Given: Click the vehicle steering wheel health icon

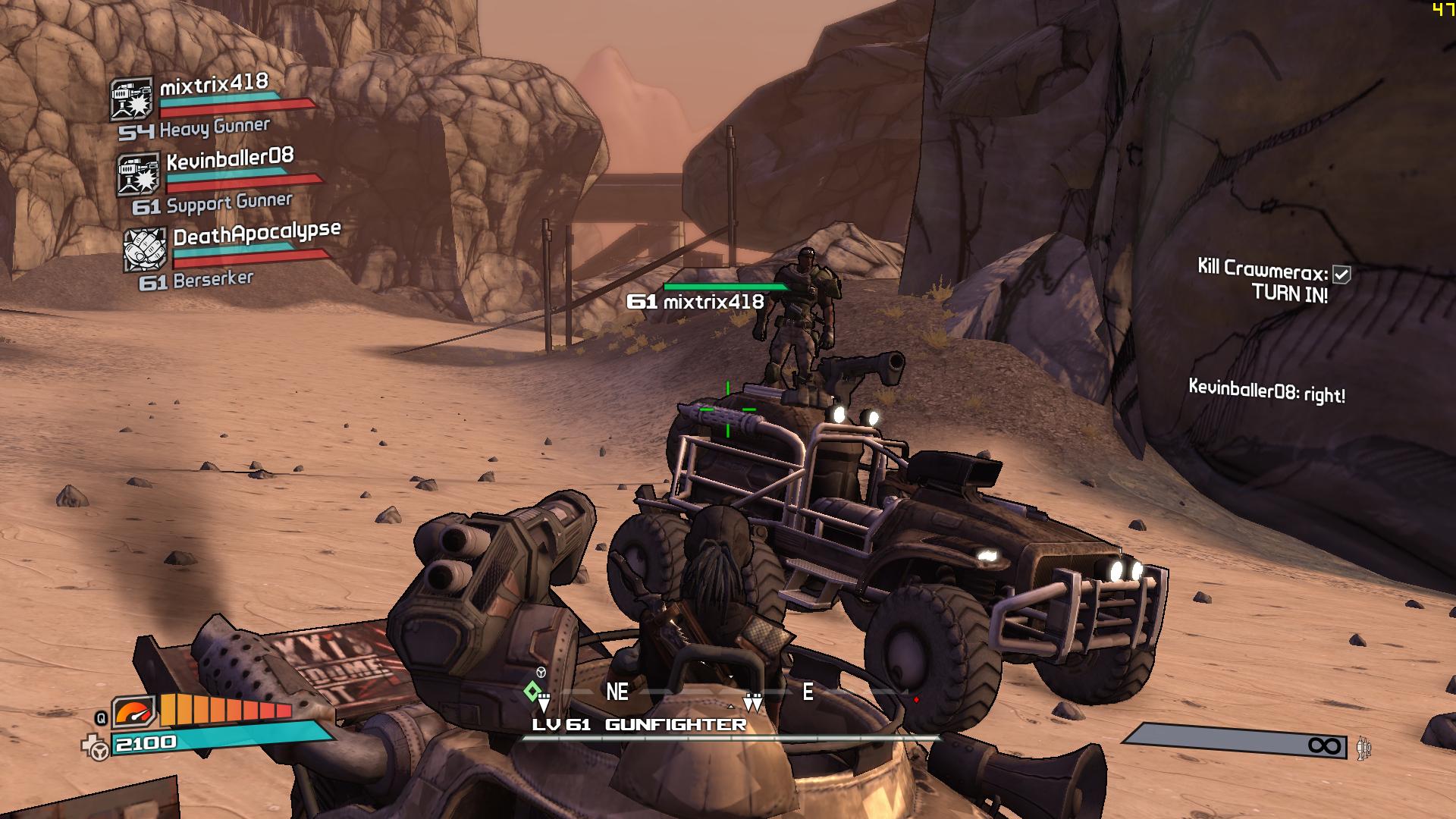Looking at the screenshot, I should point(98,749).
